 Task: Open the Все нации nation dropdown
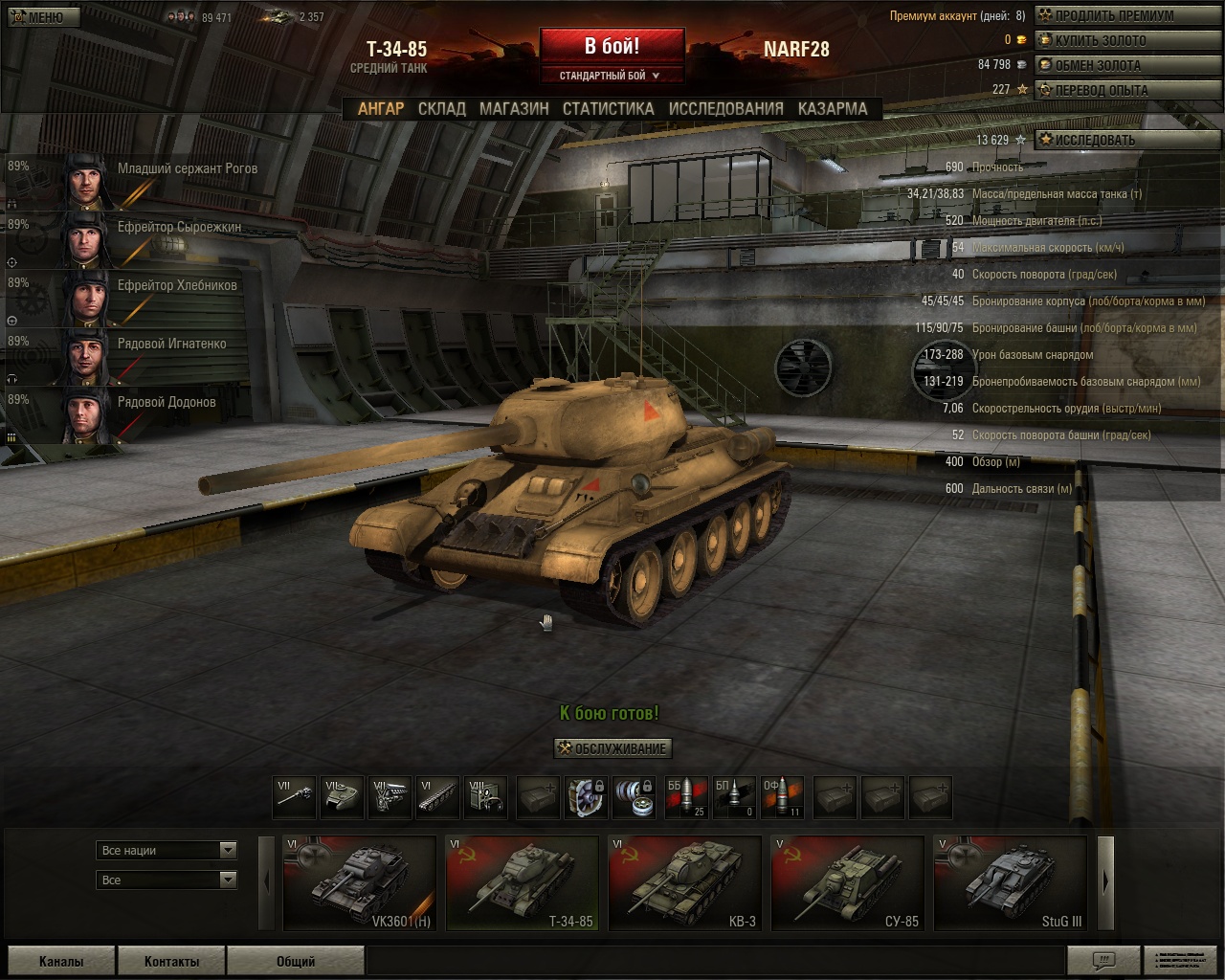point(167,850)
